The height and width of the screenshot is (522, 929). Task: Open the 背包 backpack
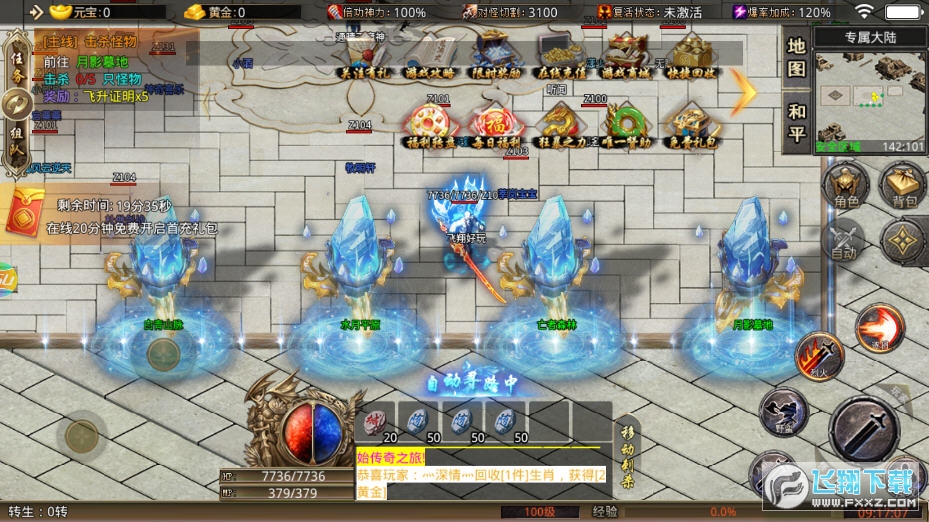(903, 188)
